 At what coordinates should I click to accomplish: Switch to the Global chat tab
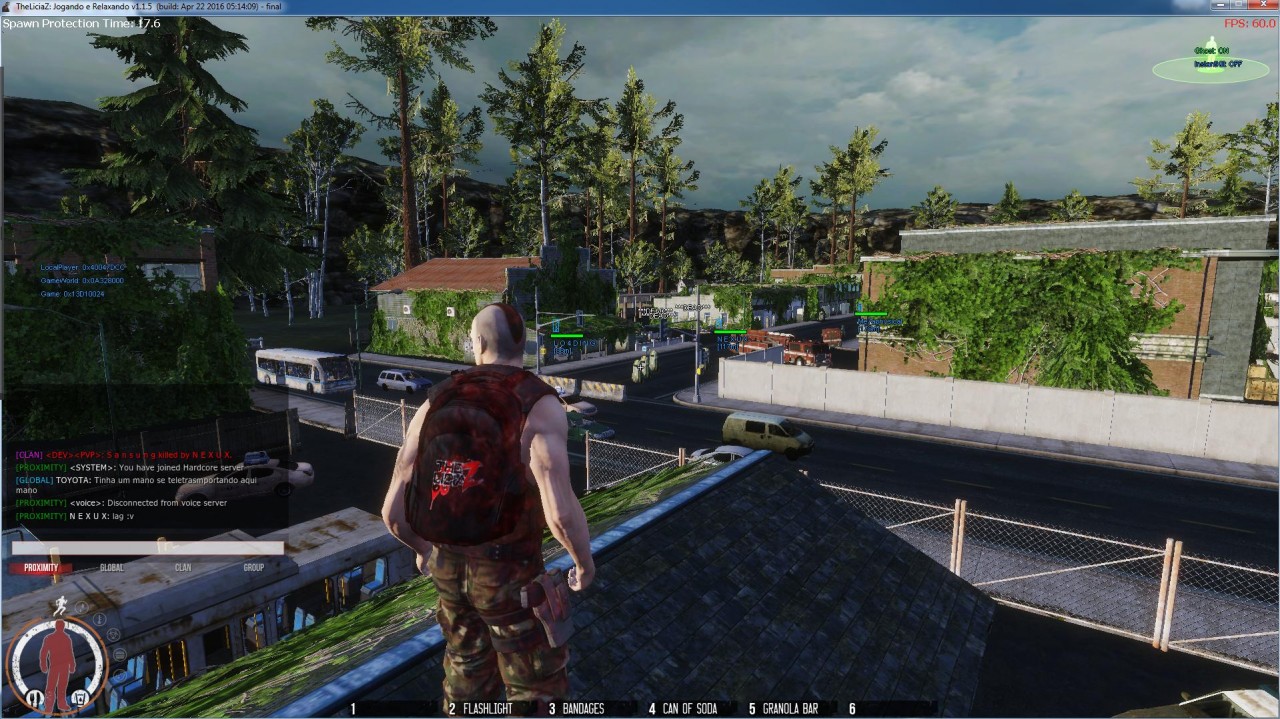point(112,568)
